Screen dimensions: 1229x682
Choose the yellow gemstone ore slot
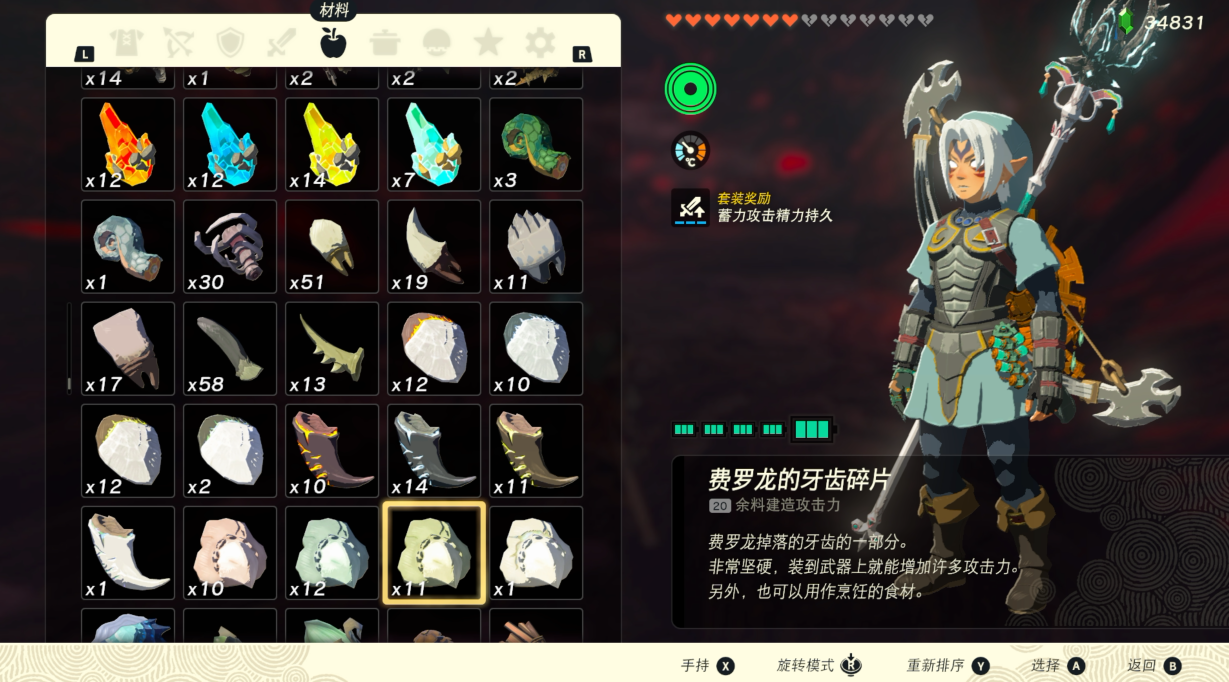332,144
